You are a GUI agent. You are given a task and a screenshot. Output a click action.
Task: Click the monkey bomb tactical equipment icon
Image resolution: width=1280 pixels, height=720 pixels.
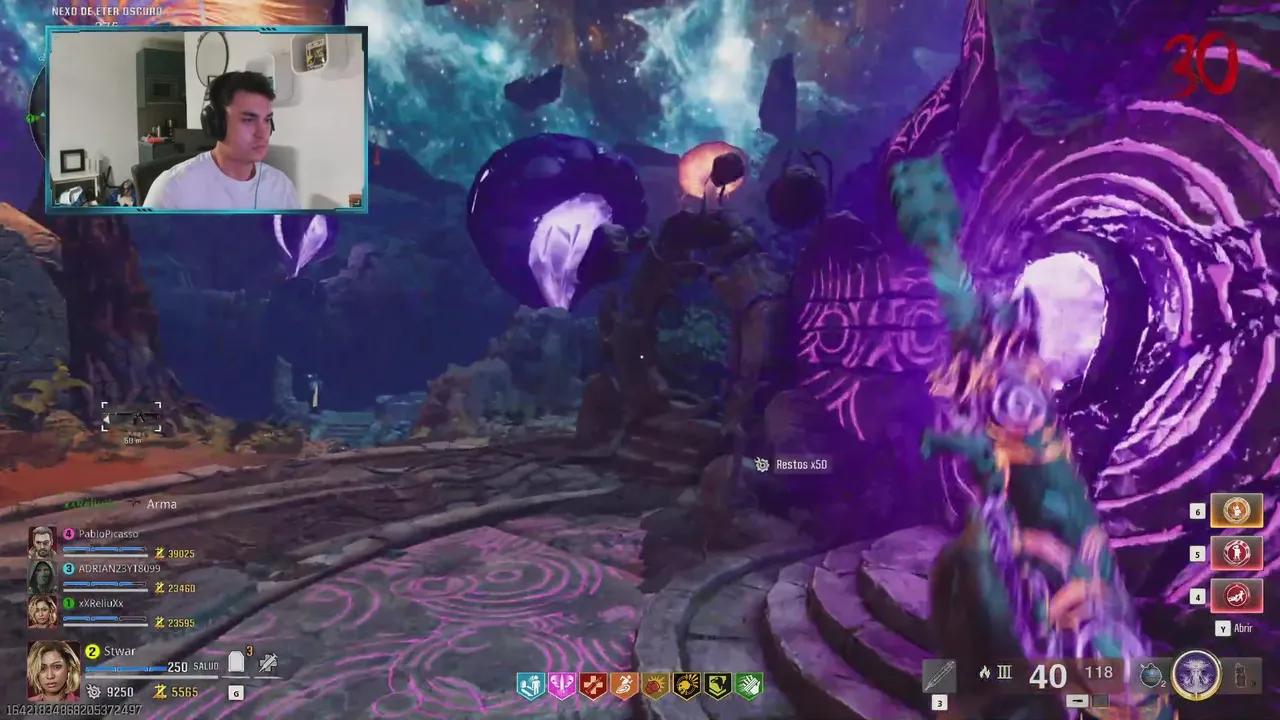pyautogui.click(x=1151, y=674)
